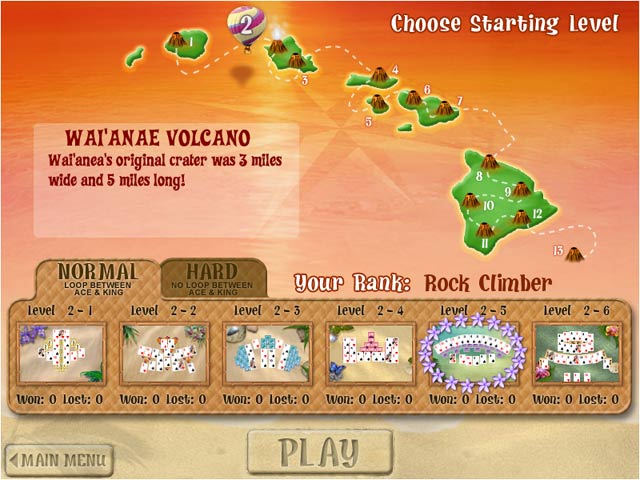Image resolution: width=640 pixels, height=480 pixels.
Task: Select volcano 9 on the big island
Action: tap(521, 188)
